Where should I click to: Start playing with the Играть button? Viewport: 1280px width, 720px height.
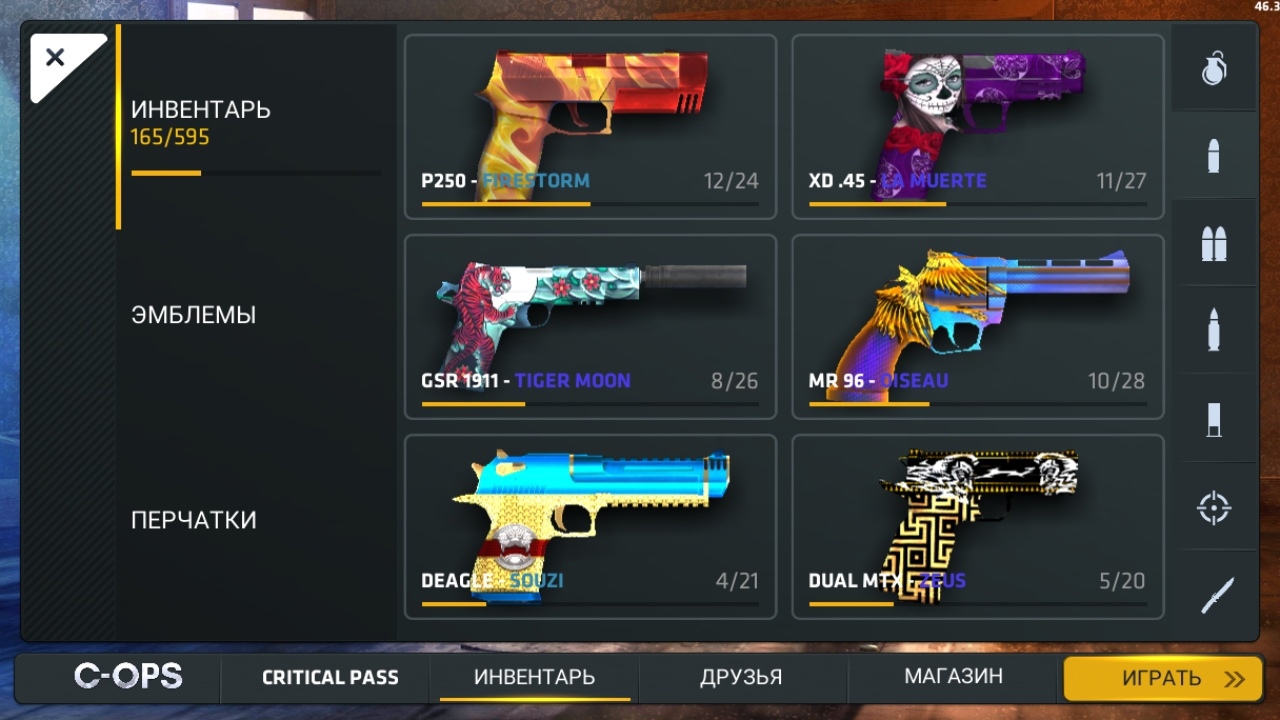click(1162, 679)
